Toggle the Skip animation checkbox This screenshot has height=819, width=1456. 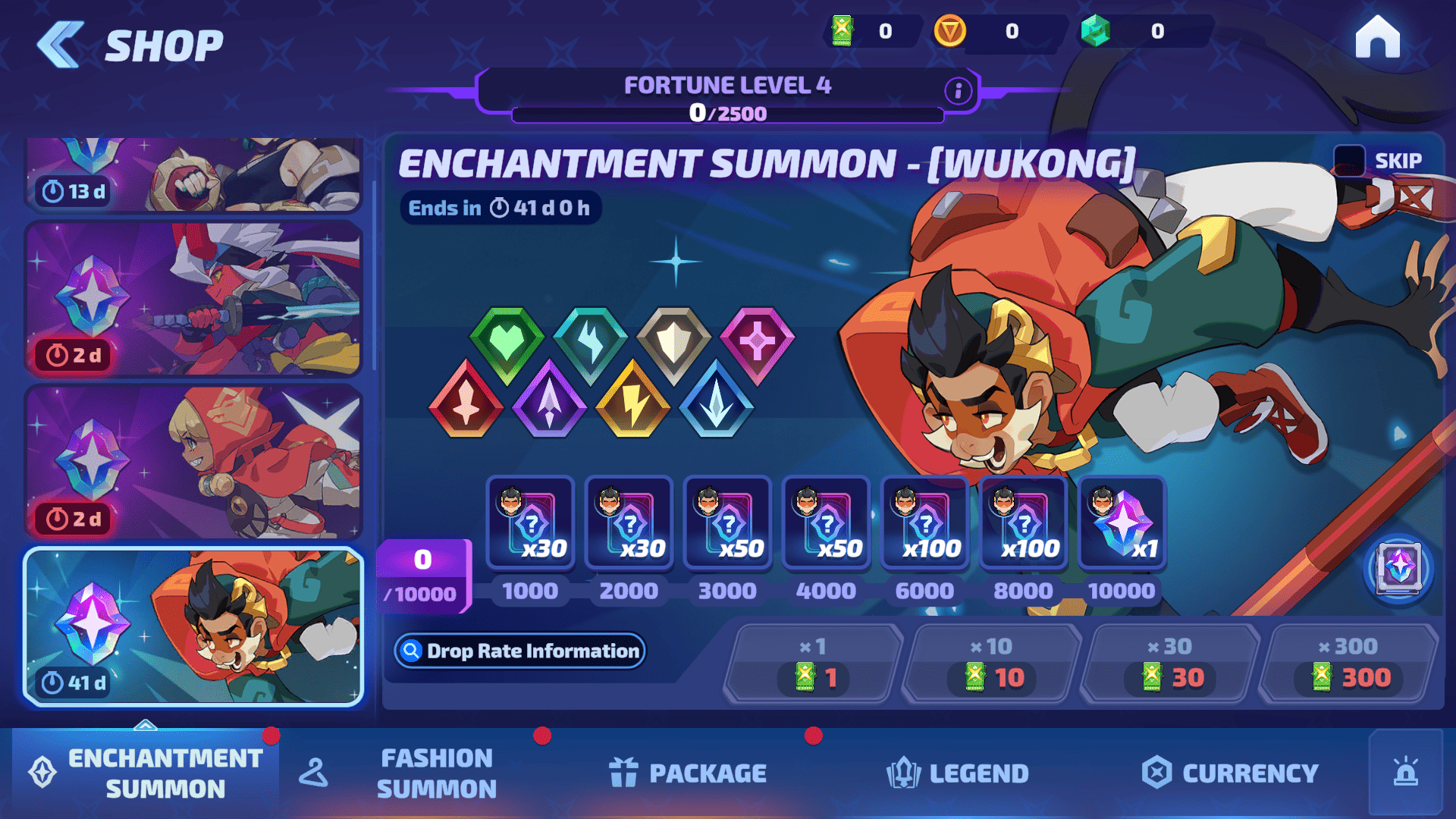1349,161
